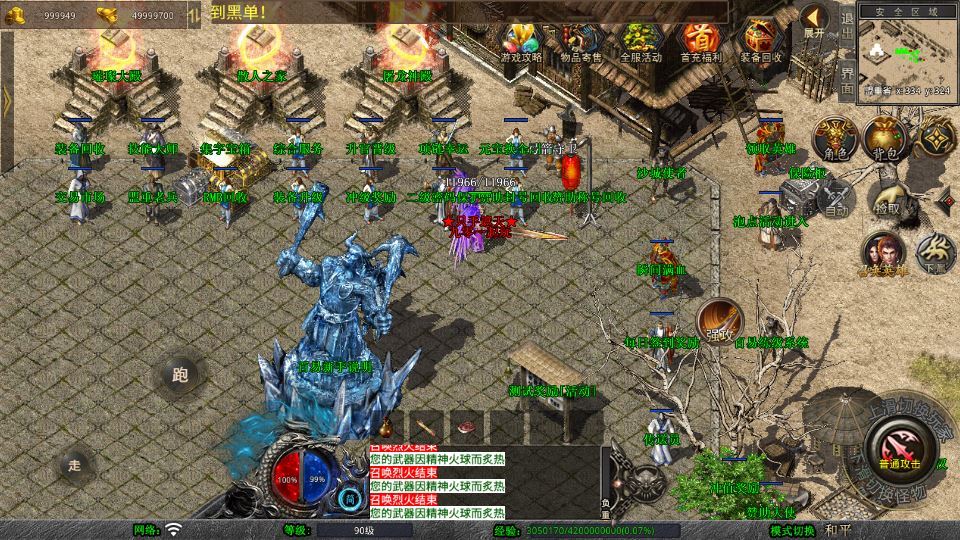Open the 首充福利 first-recharge bonus
960x540 pixels.
click(x=701, y=40)
